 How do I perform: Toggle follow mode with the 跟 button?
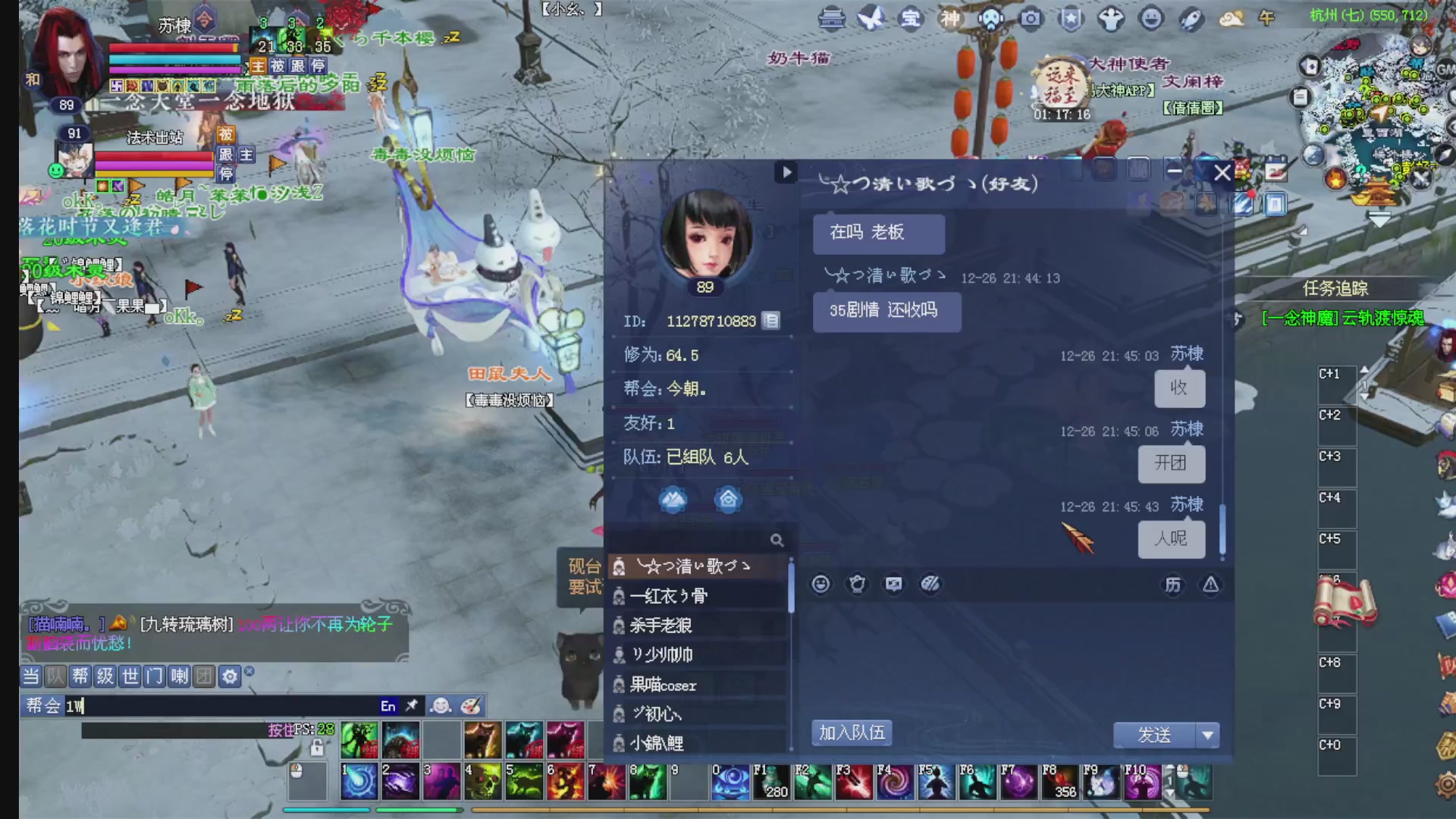pos(227,154)
